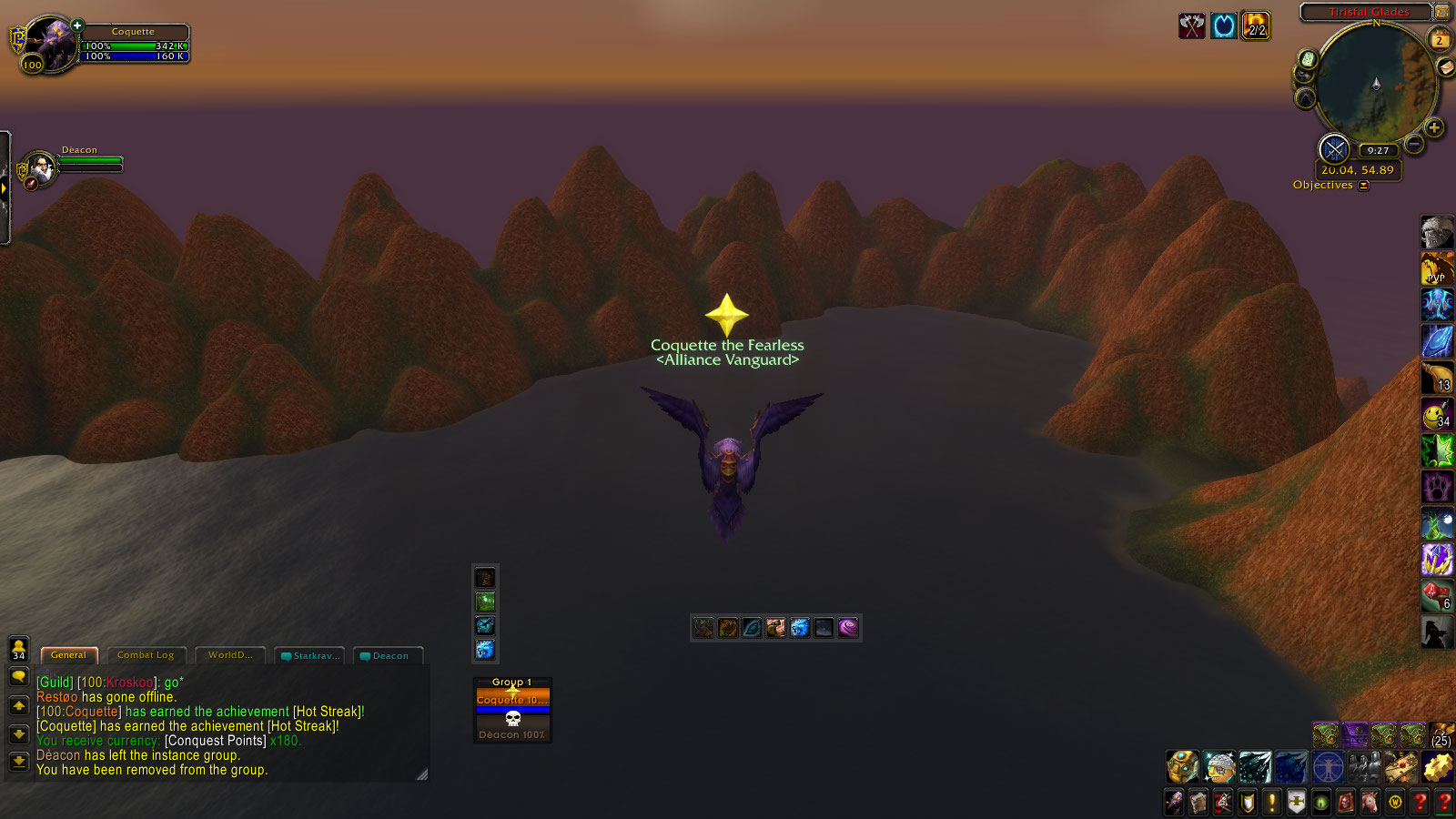The width and height of the screenshot is (1456, 819).
Task: Zoom in the minimap with plus button
Action: click(1434, 128)
